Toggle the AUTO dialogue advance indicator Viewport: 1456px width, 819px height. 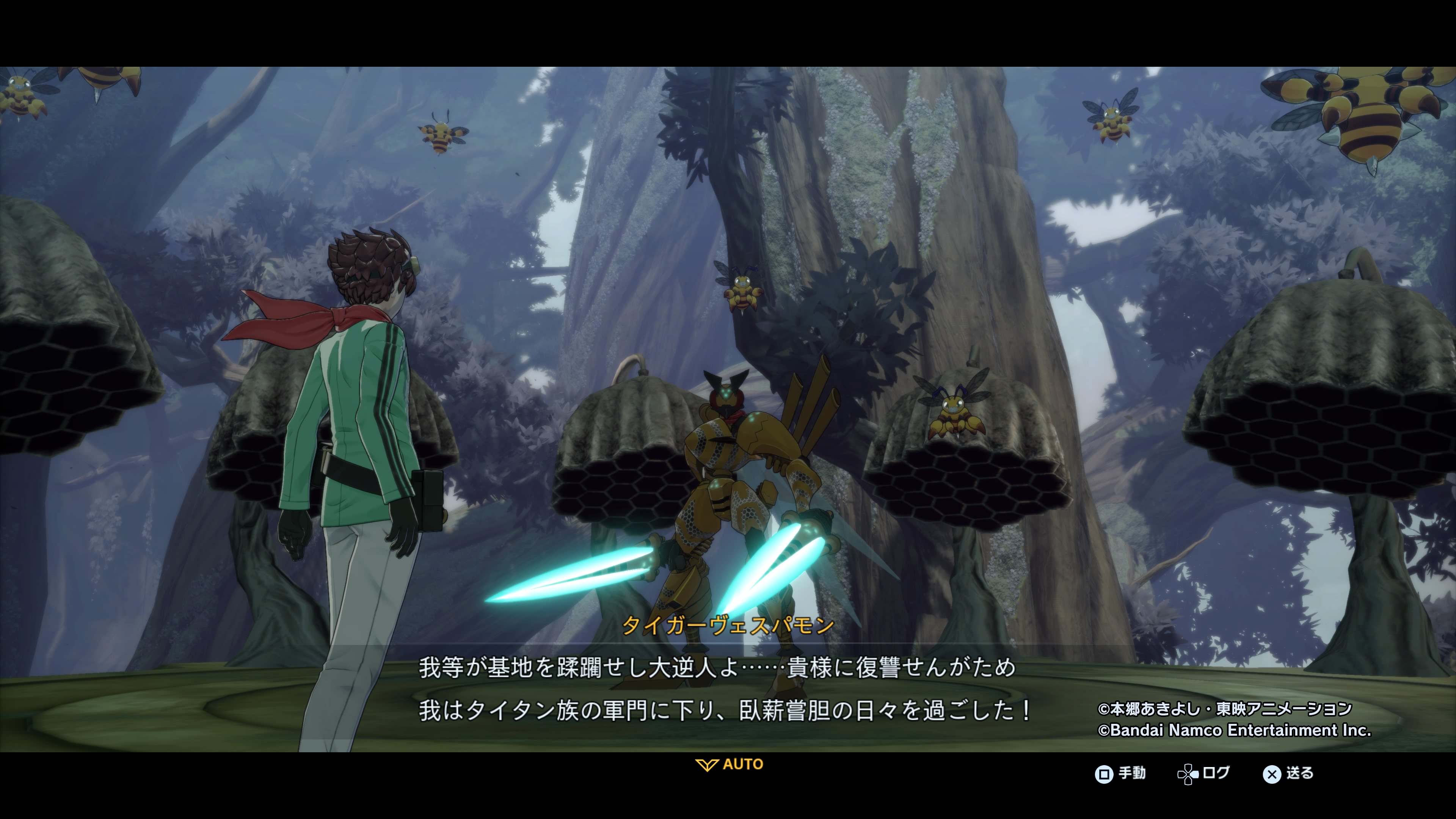(x=729, y=765)
